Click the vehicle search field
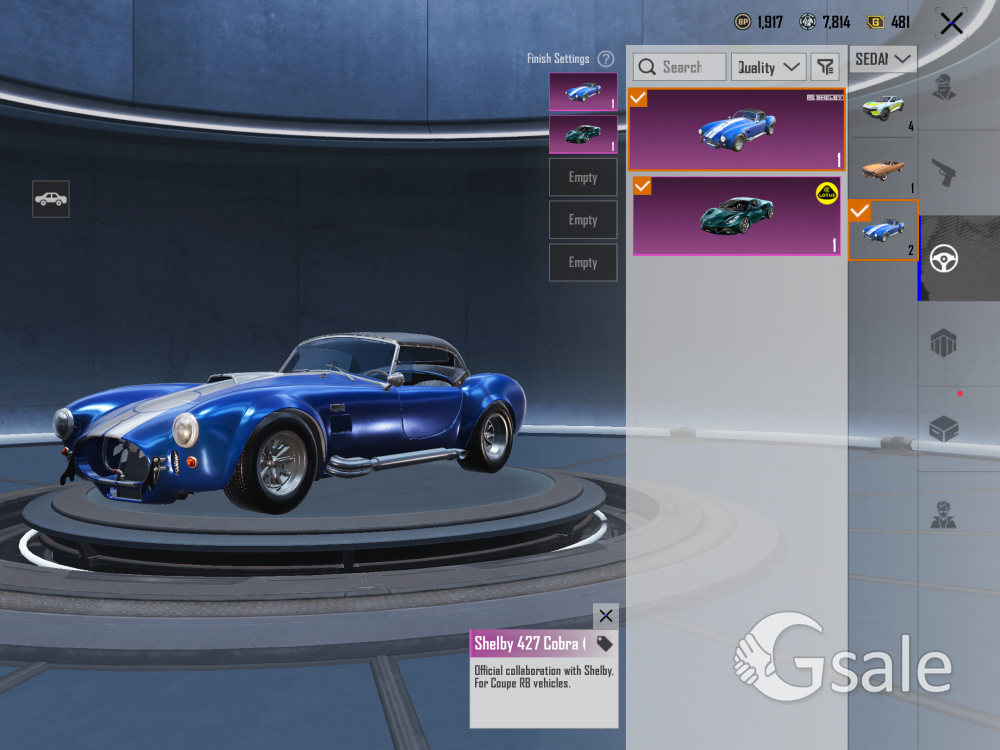The height and width of the screenshot is (750, 1000). (x=680, y=67)
